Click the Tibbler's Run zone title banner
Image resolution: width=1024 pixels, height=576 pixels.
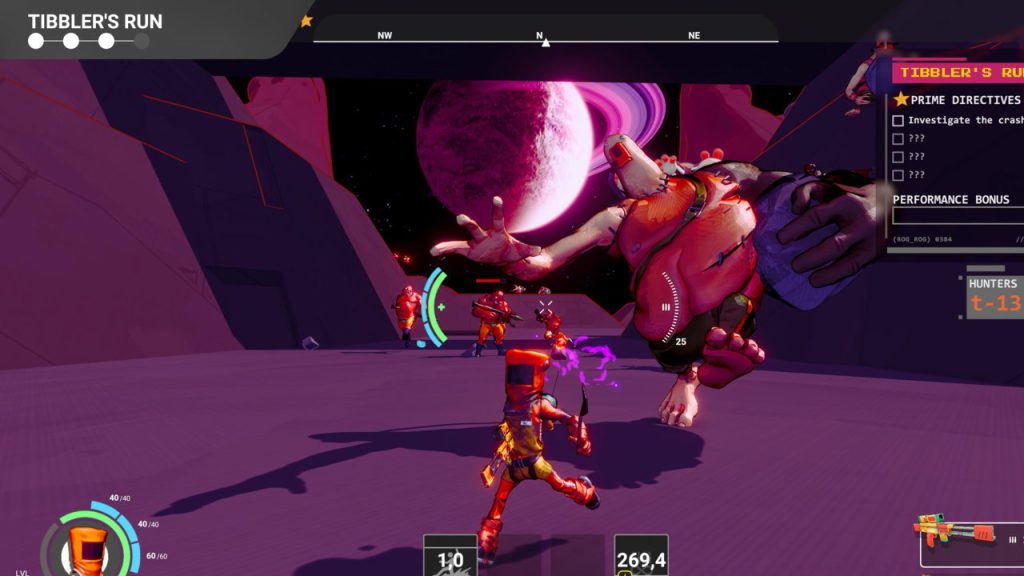tap(95, 22)
